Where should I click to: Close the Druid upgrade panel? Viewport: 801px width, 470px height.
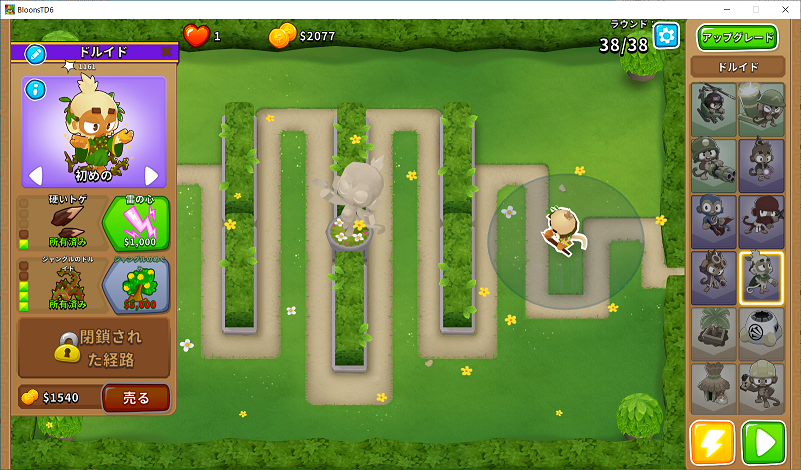166,51
